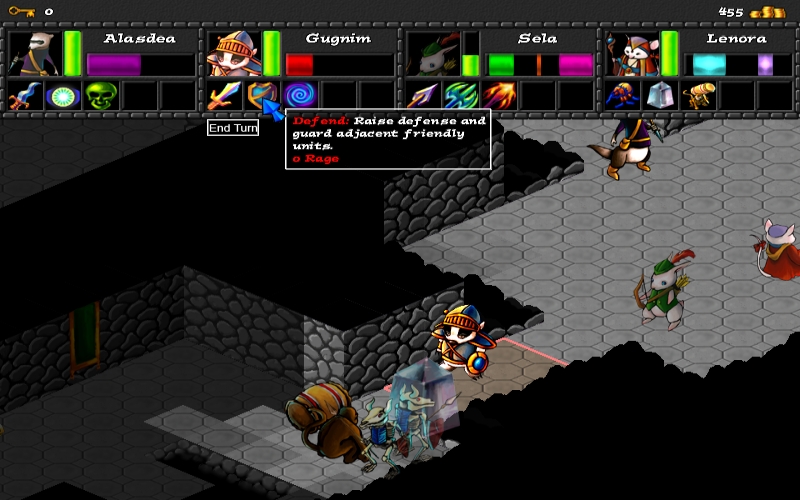Use Sela's flaming arrow ability
This screenshot has width=800, height=500.
pyautogui.click(x=498, y=96)
